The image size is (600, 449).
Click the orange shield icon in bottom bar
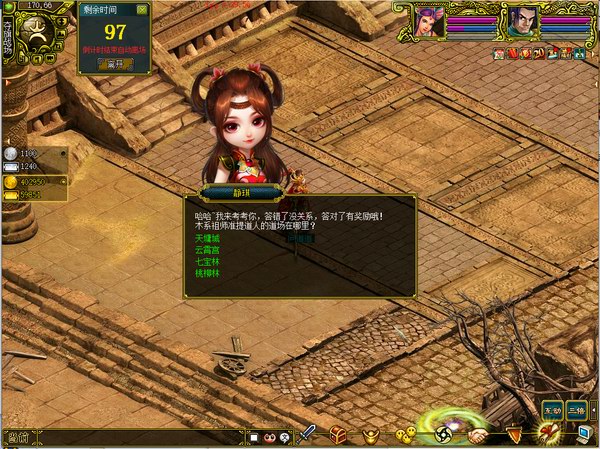[x=514, y=434]
